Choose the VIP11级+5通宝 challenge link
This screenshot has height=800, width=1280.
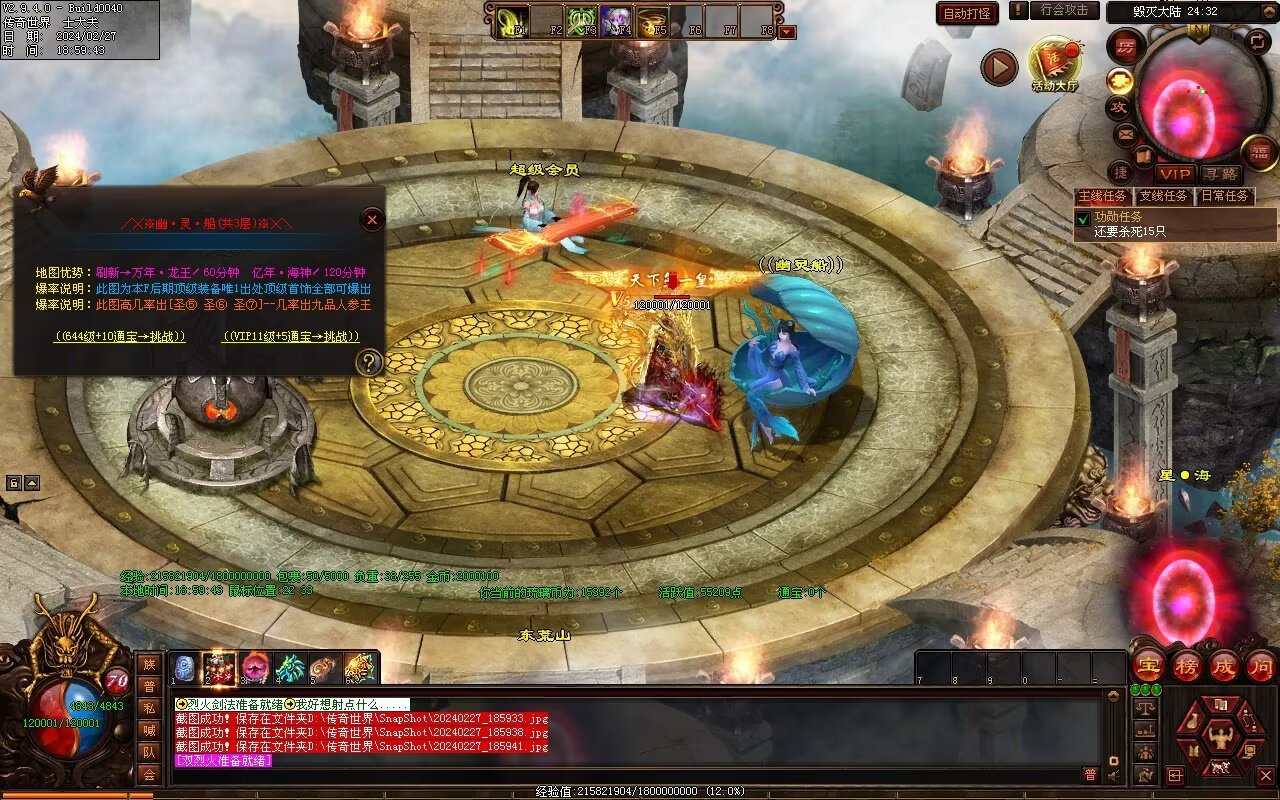coord(290,336)
